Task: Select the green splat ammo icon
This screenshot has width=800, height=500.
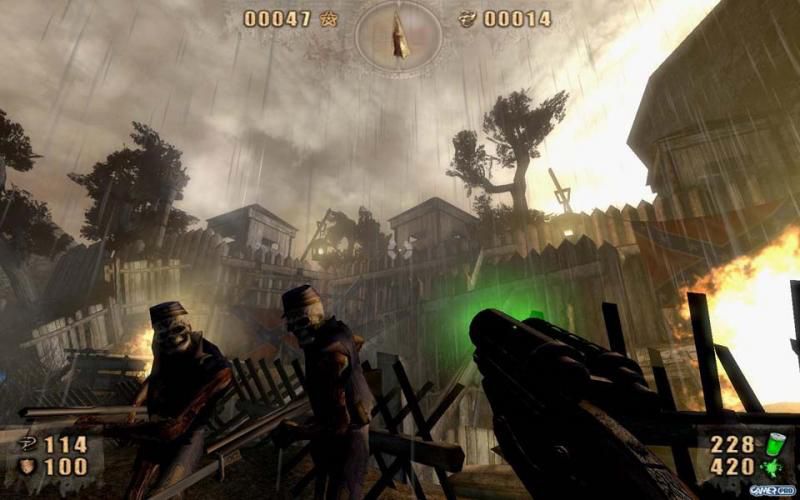Action: (x=774, y=469)
